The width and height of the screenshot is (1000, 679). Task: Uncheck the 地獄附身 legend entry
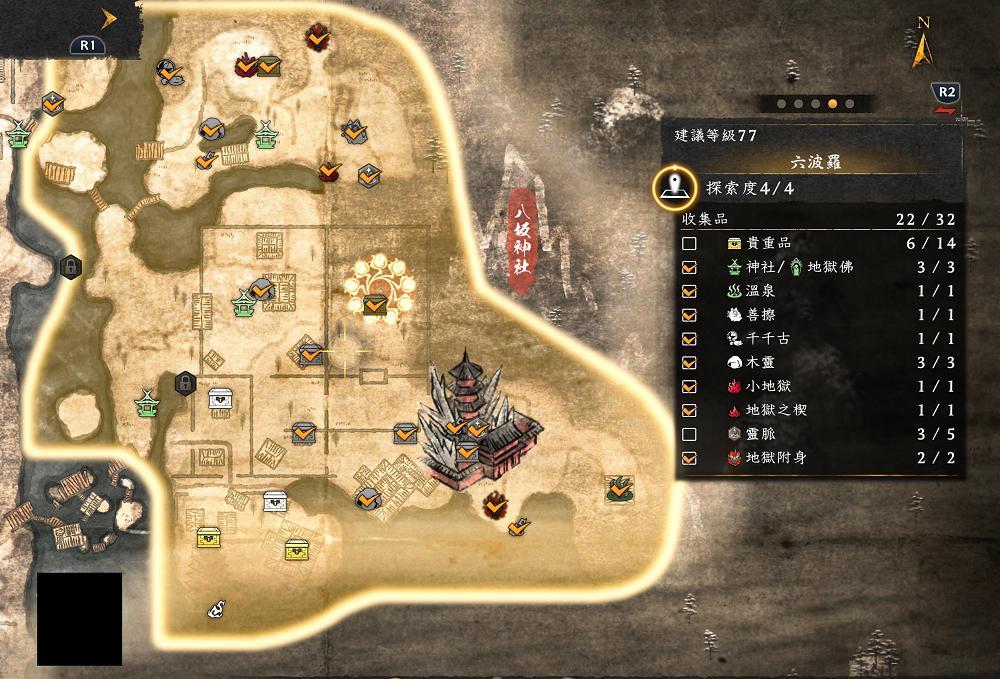coord(689,458)
